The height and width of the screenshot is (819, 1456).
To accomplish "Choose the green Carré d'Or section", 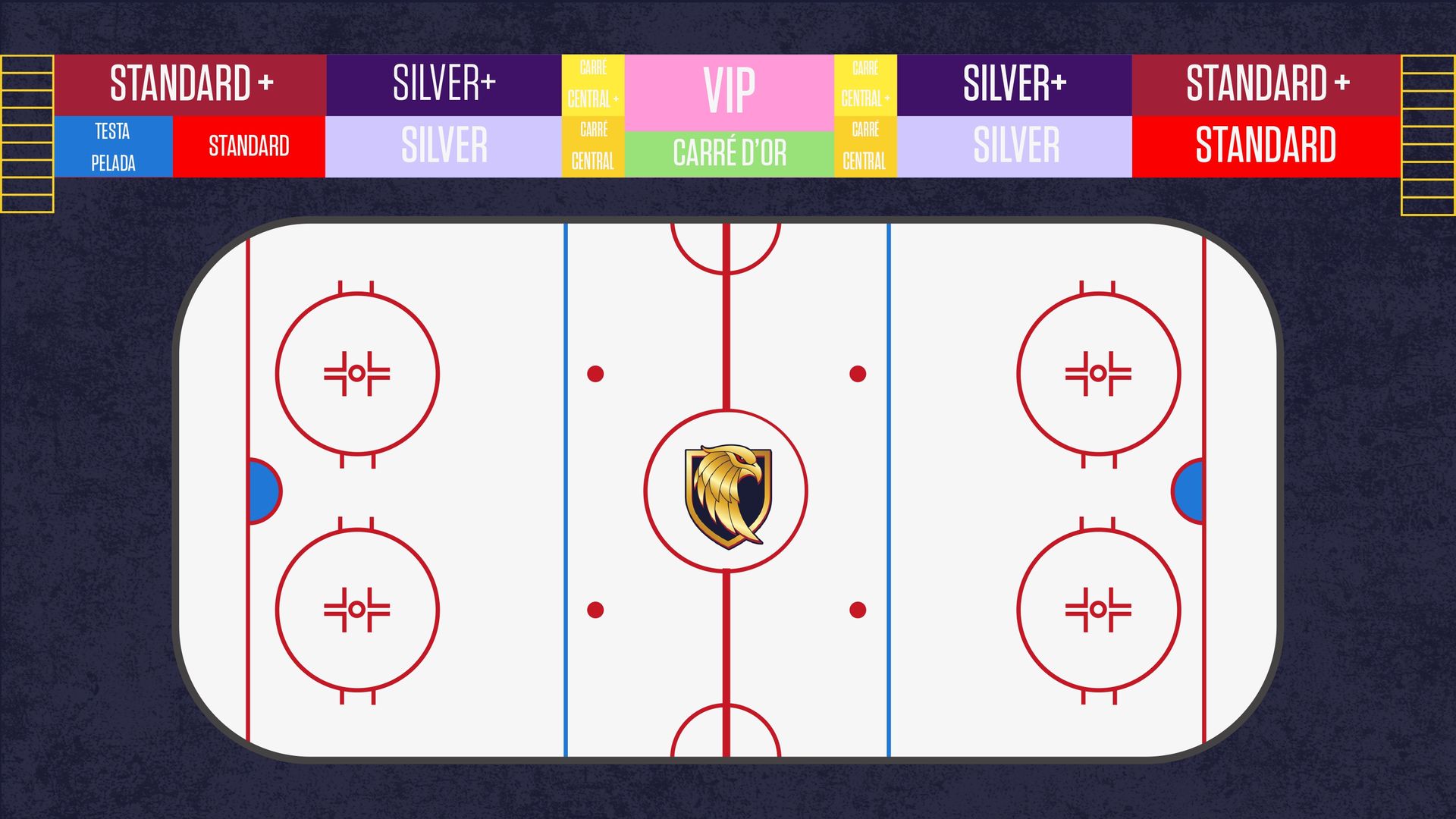I will tap(729, 154).
